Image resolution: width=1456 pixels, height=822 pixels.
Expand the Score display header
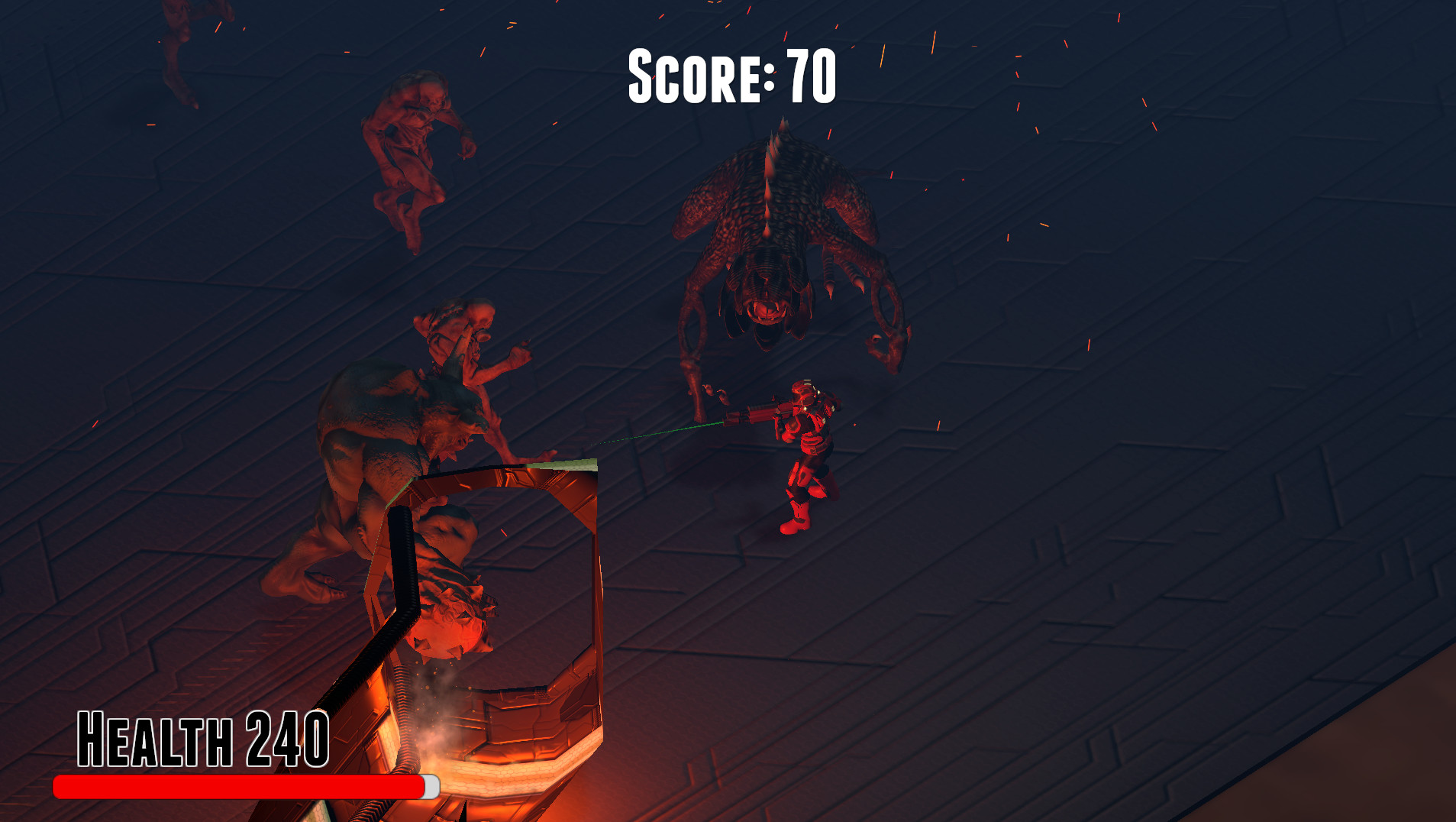(x=729, y=76)
